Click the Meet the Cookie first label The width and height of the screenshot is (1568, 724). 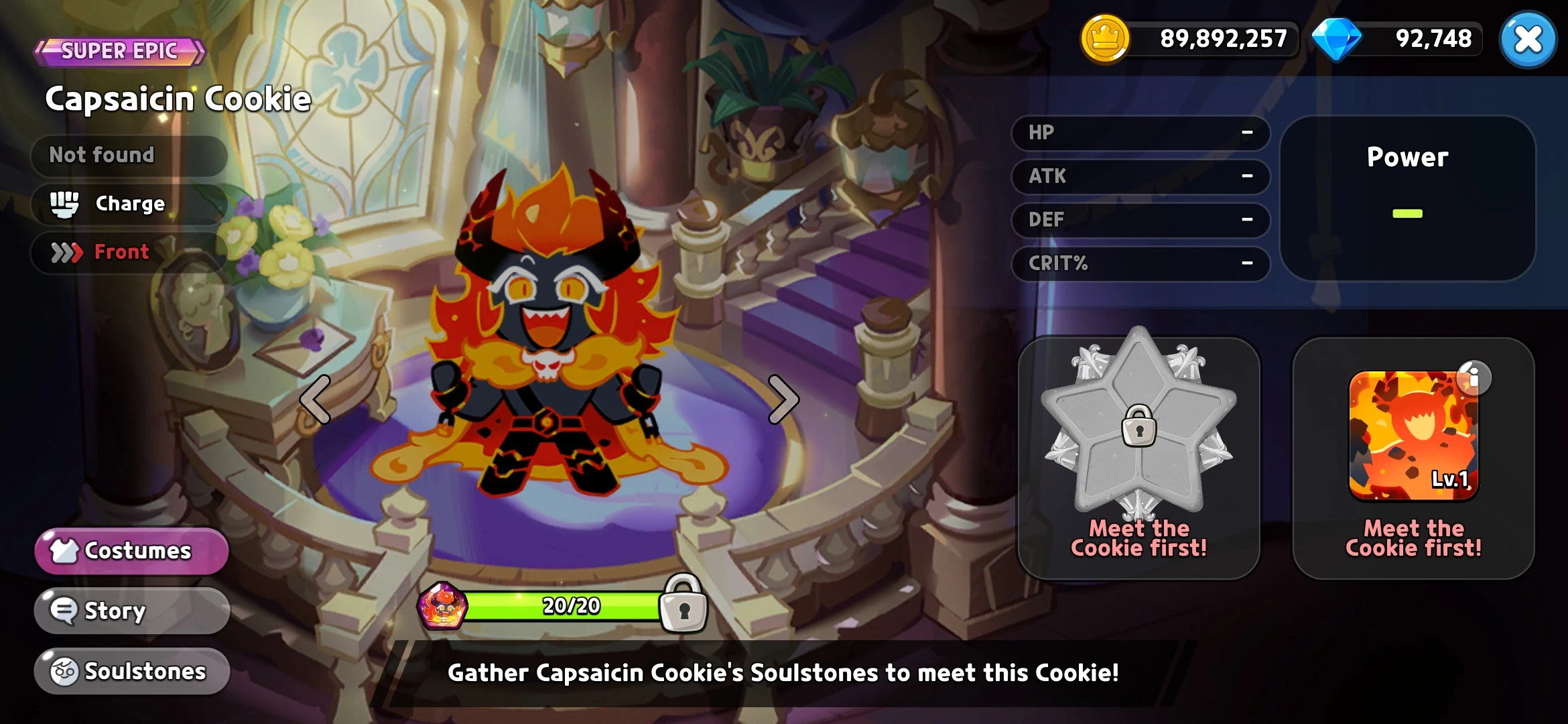click(1139, 540)
